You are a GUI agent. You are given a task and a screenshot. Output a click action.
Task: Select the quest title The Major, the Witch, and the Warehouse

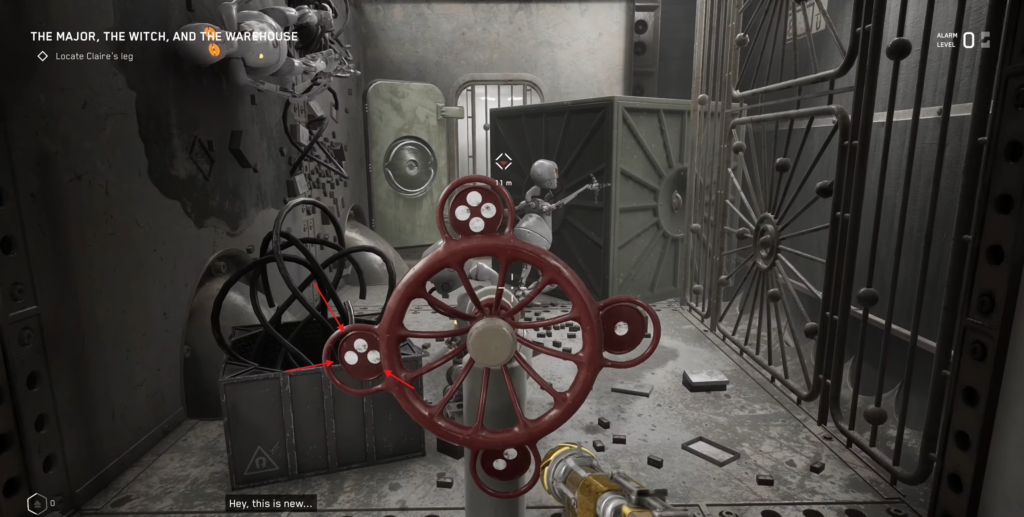164,37
